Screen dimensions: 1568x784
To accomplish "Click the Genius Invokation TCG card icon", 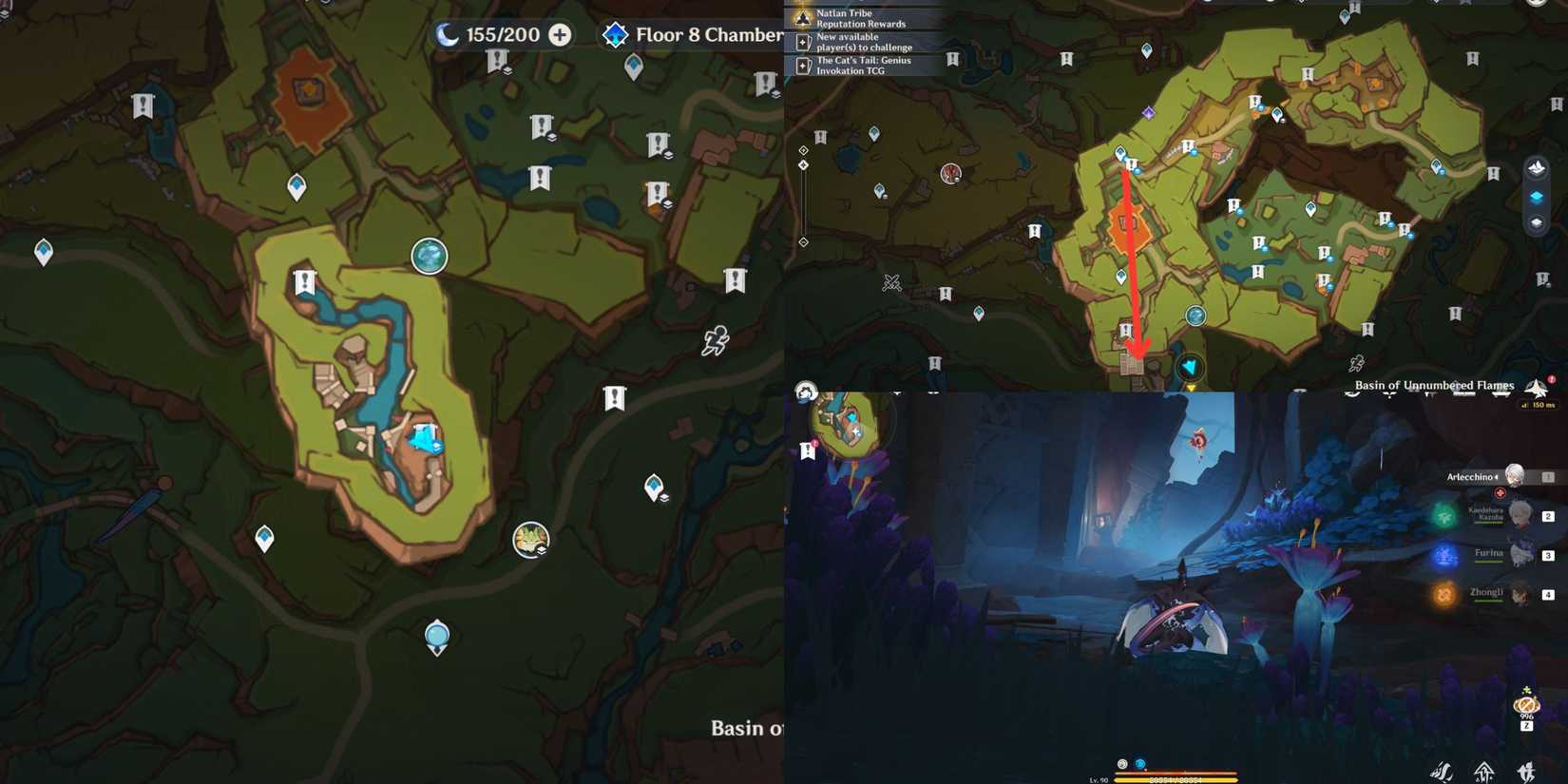I will (x=803, y=65).
